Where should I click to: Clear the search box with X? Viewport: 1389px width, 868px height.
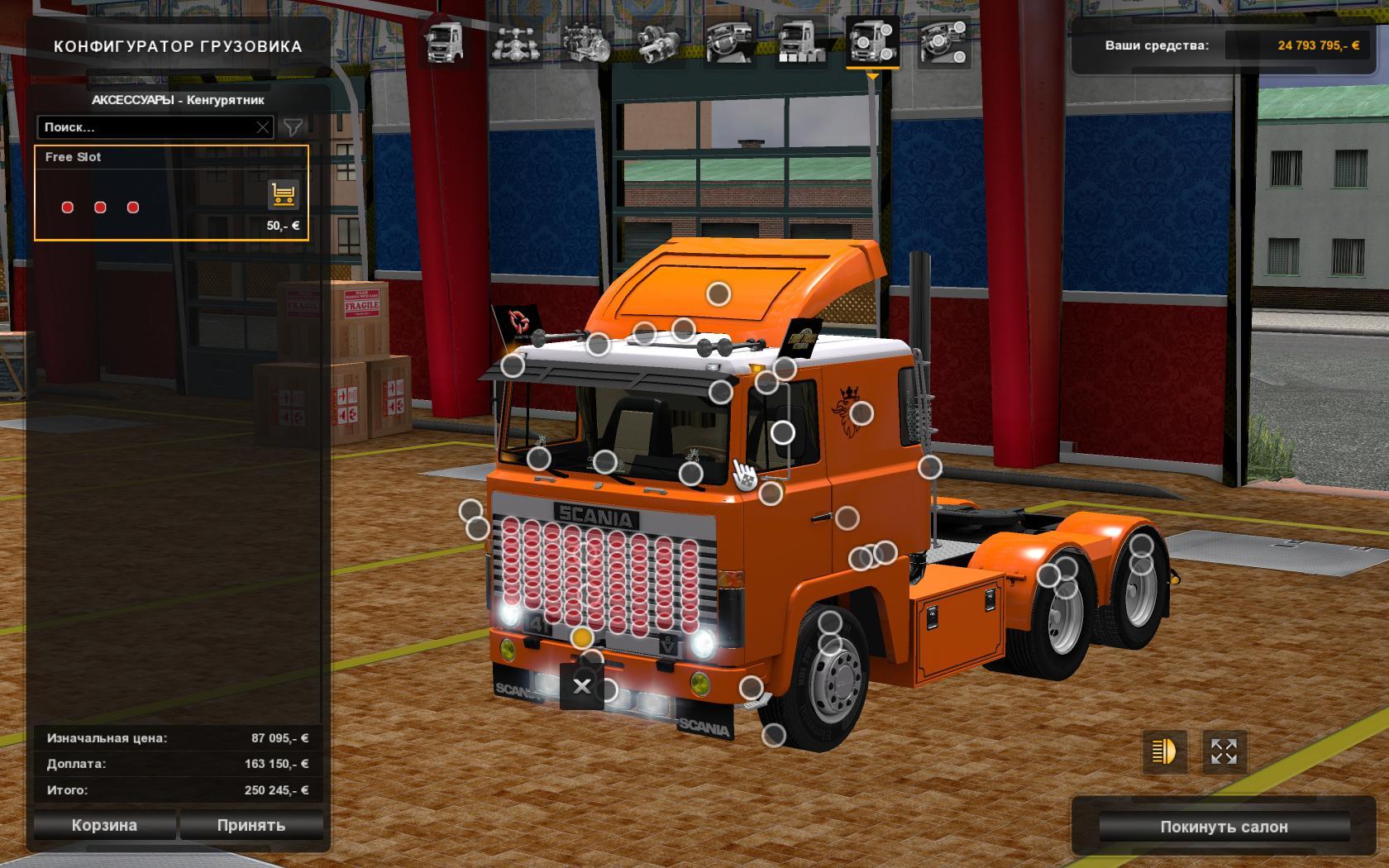263,127
